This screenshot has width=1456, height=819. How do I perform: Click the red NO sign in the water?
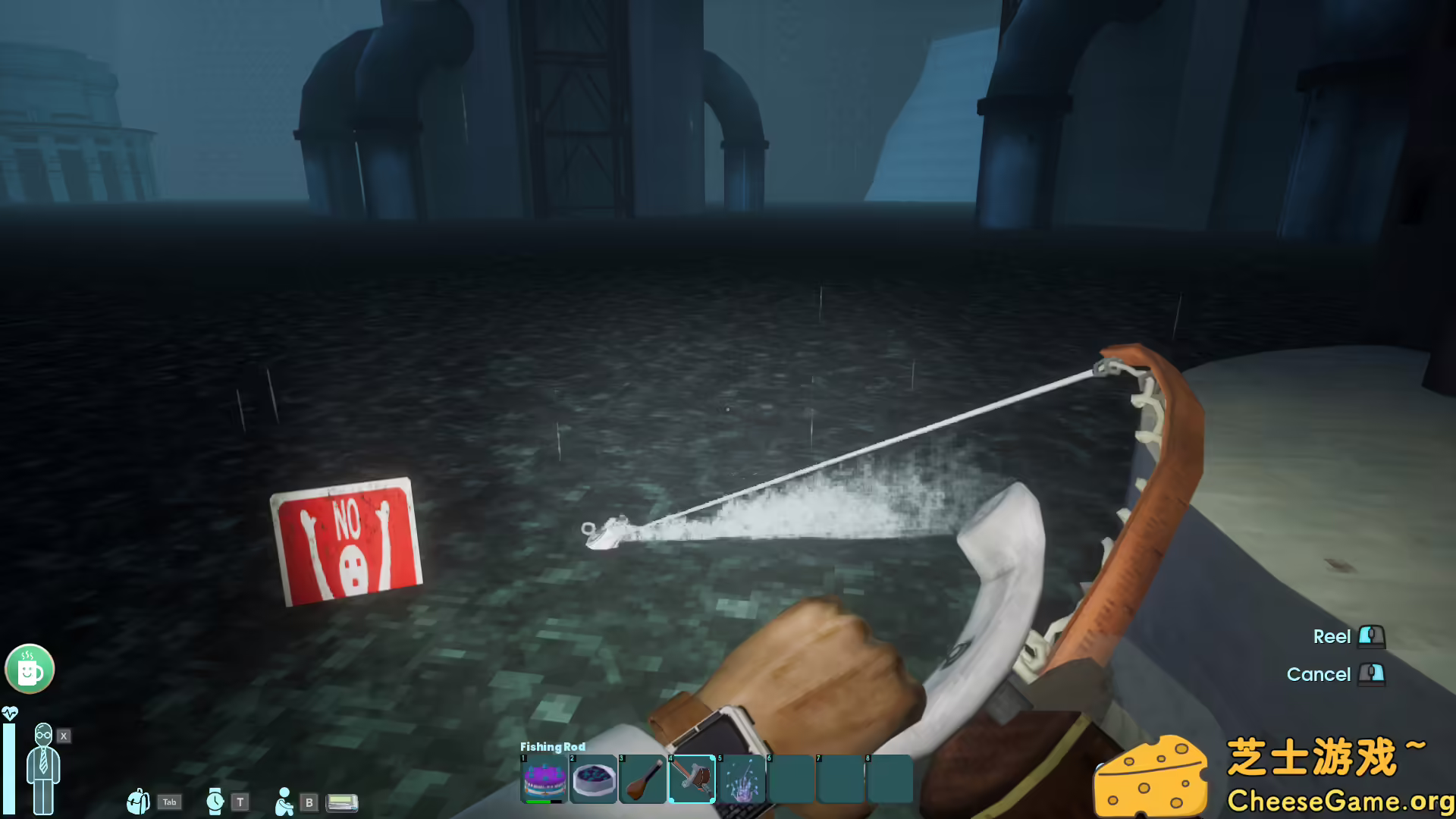[x=348, y=543]
